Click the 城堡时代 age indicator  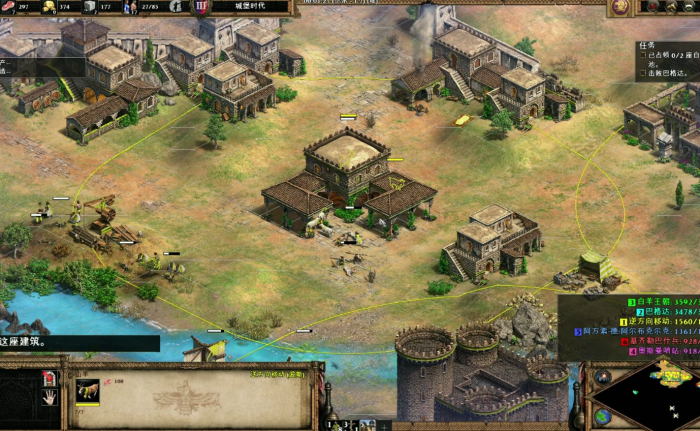coord(249,7)
